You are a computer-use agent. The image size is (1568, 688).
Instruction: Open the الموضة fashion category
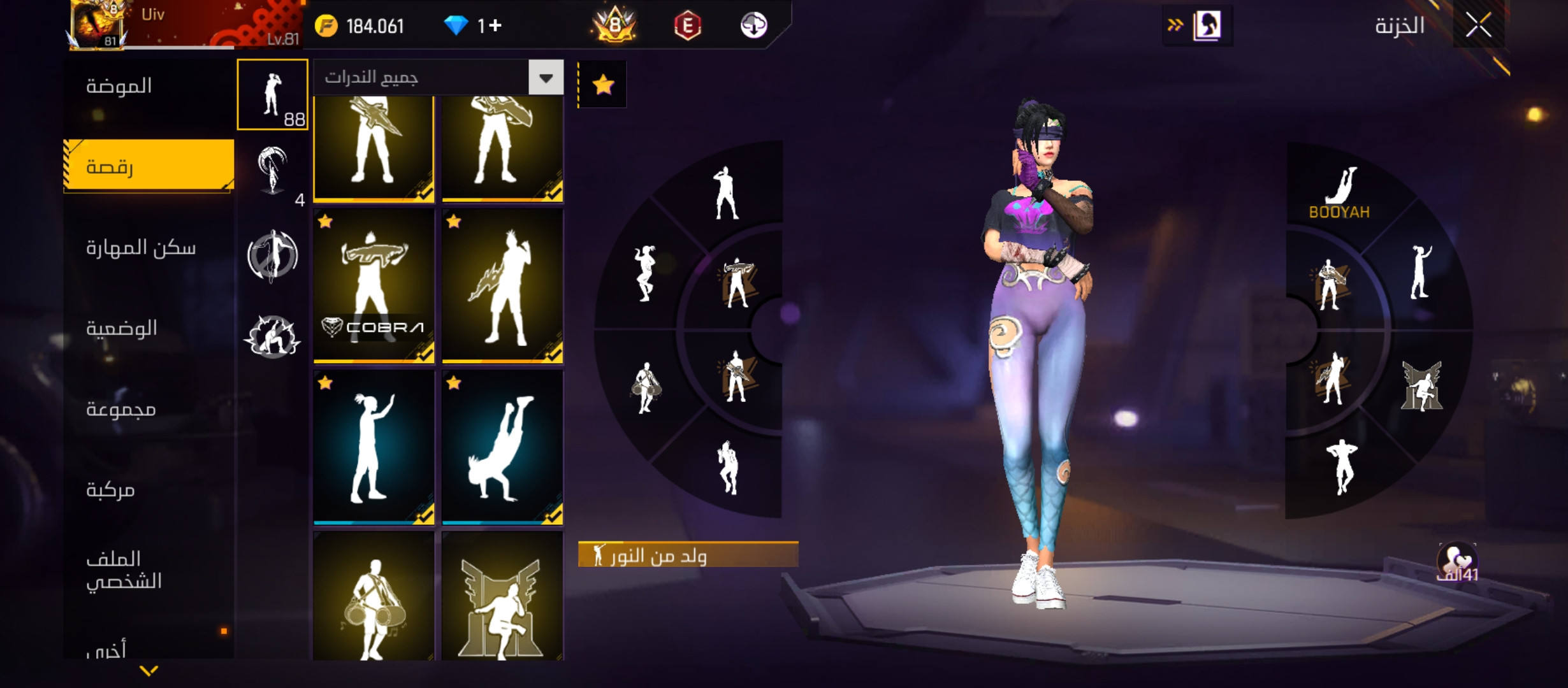click(x=119, y=86)
